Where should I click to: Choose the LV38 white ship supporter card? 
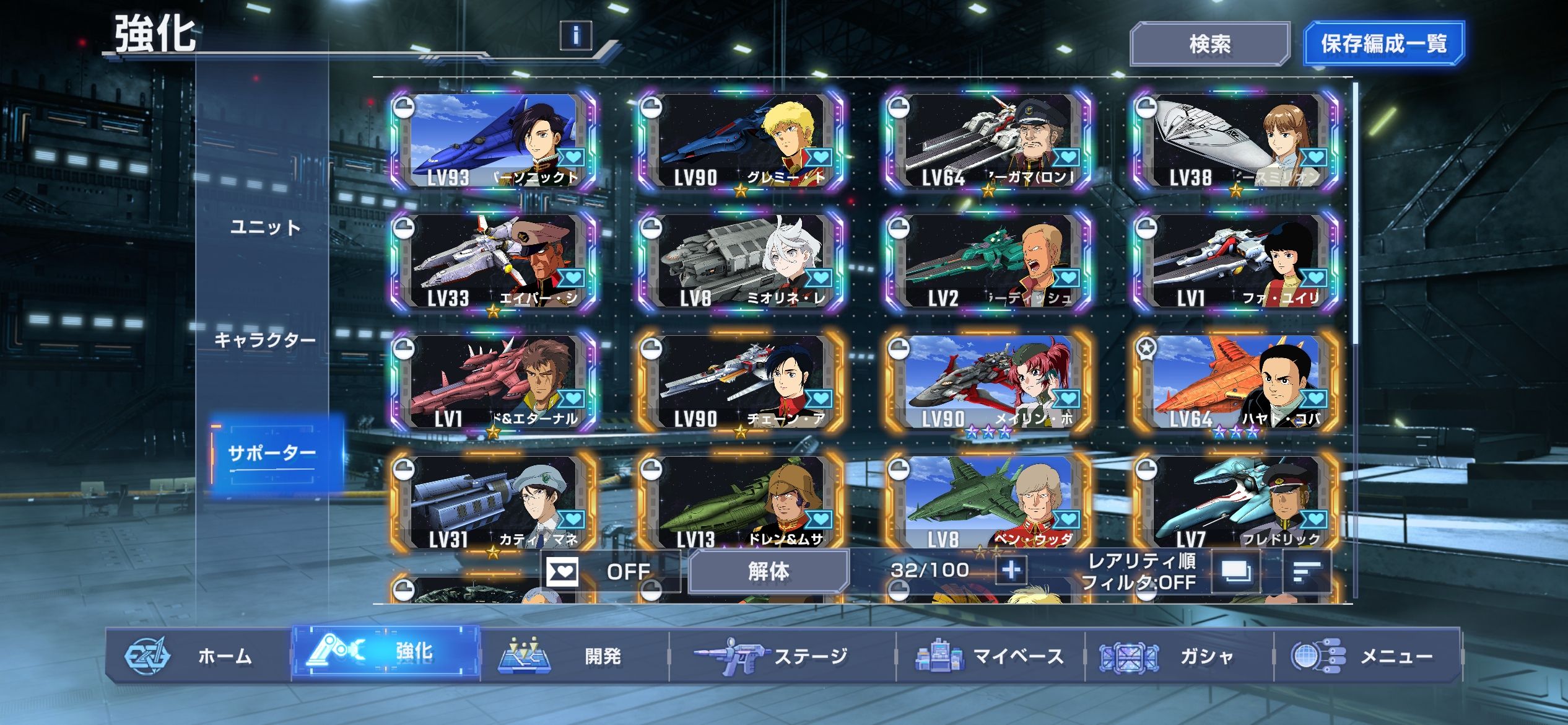pos(1236,140)
